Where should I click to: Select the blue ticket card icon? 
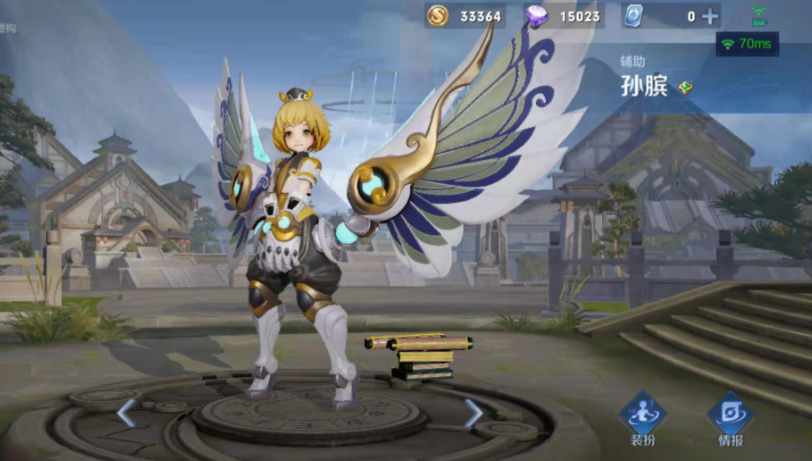coord(632,16)
